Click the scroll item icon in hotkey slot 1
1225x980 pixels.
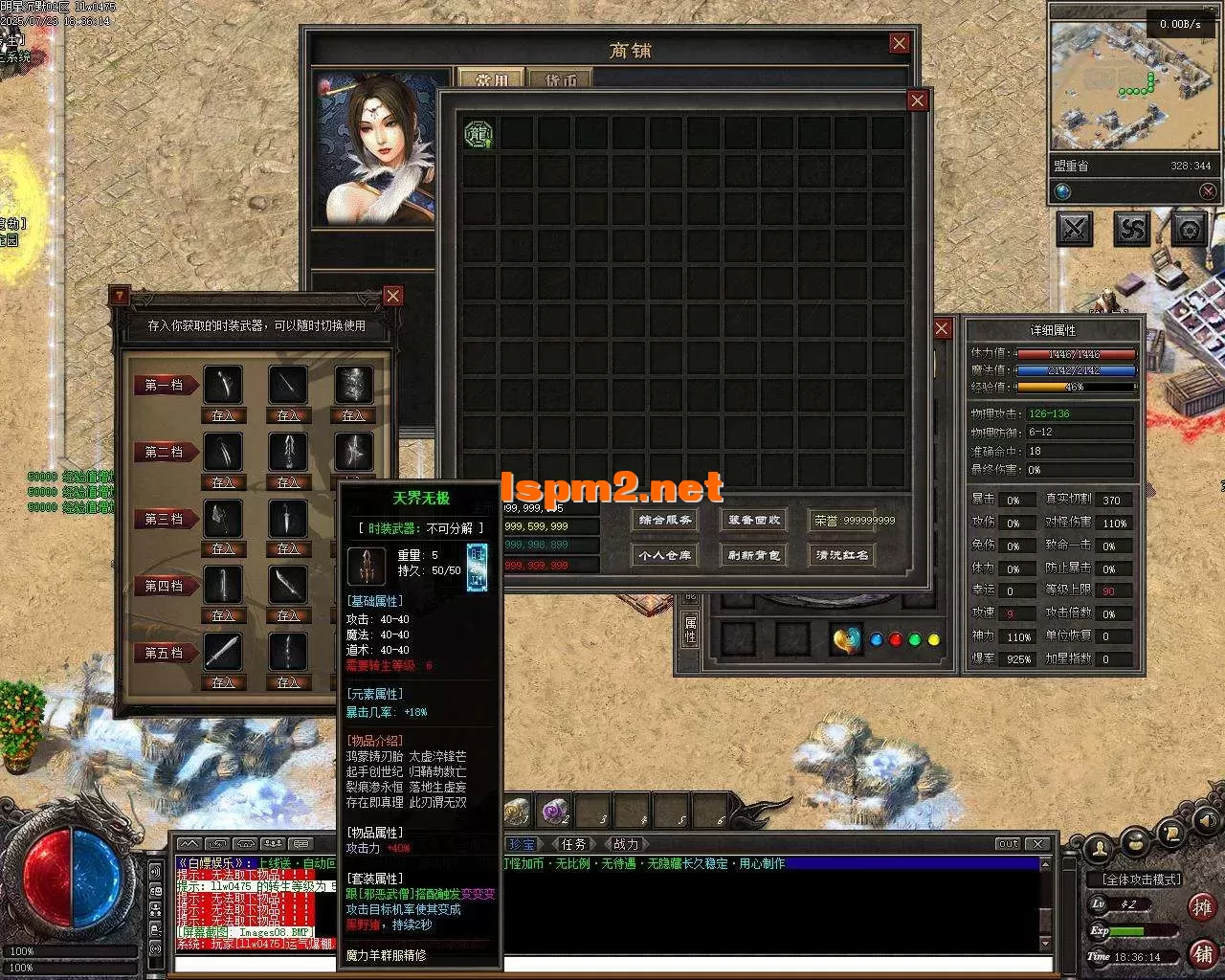(x=517, y=811)
